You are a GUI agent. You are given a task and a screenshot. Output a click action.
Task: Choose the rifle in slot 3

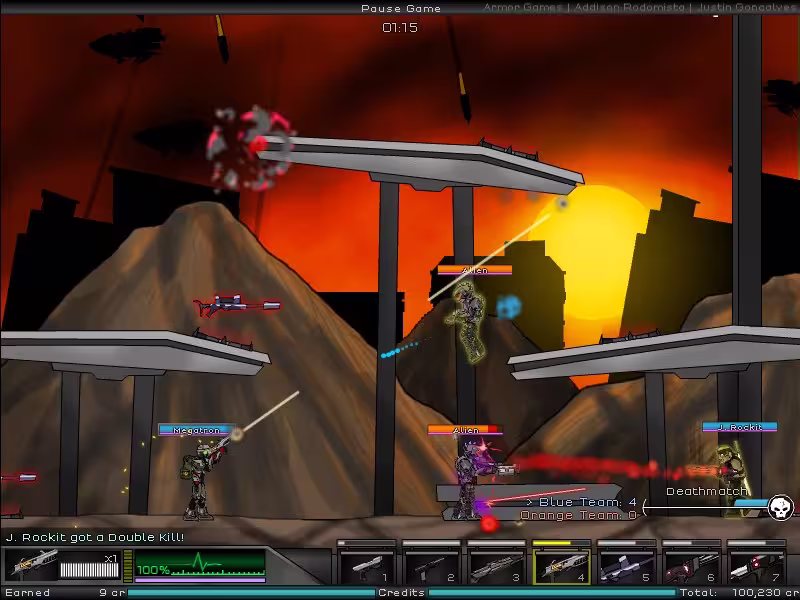[x=496, y=566]
